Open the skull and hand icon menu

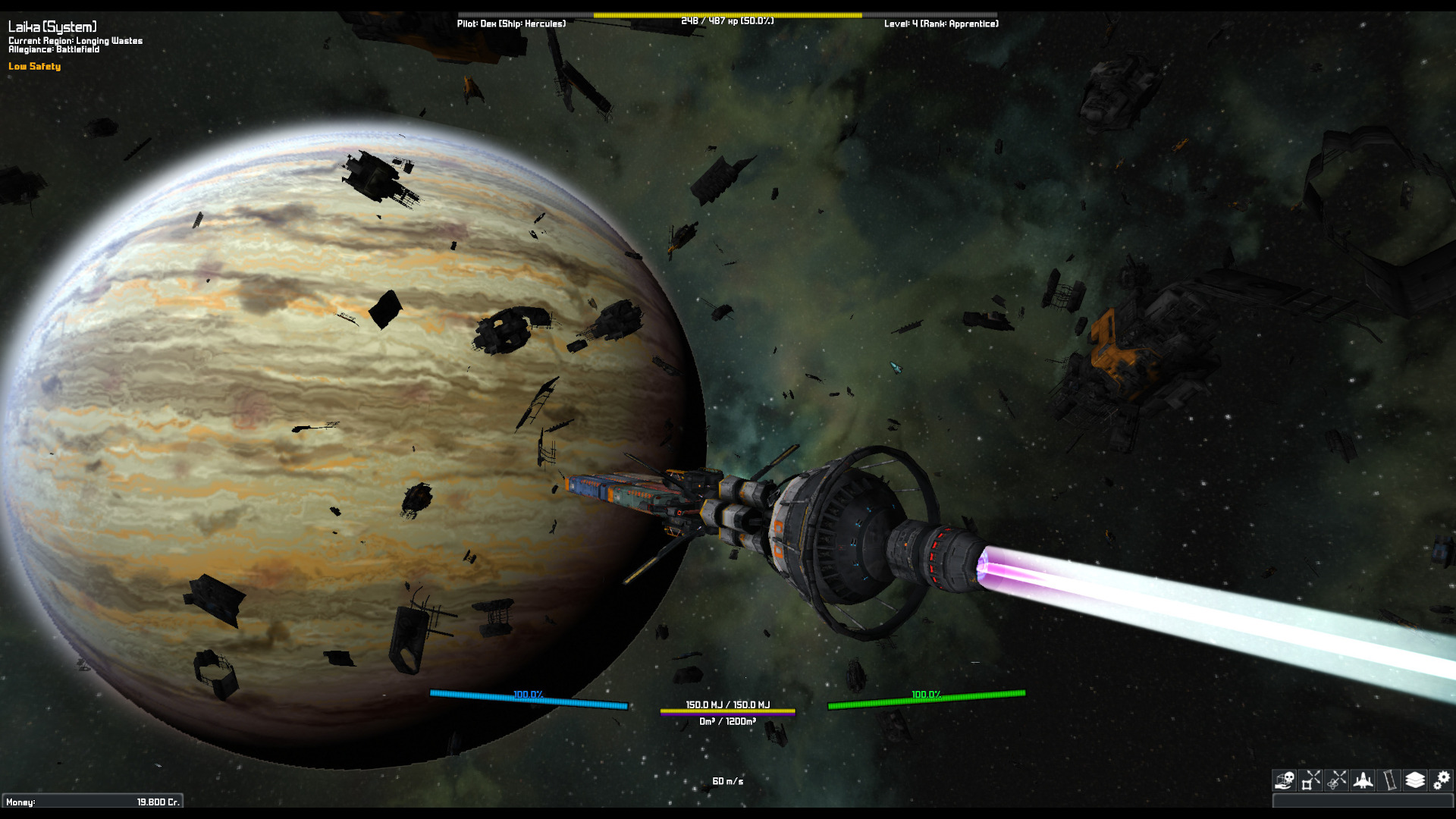click(1284, 780)
